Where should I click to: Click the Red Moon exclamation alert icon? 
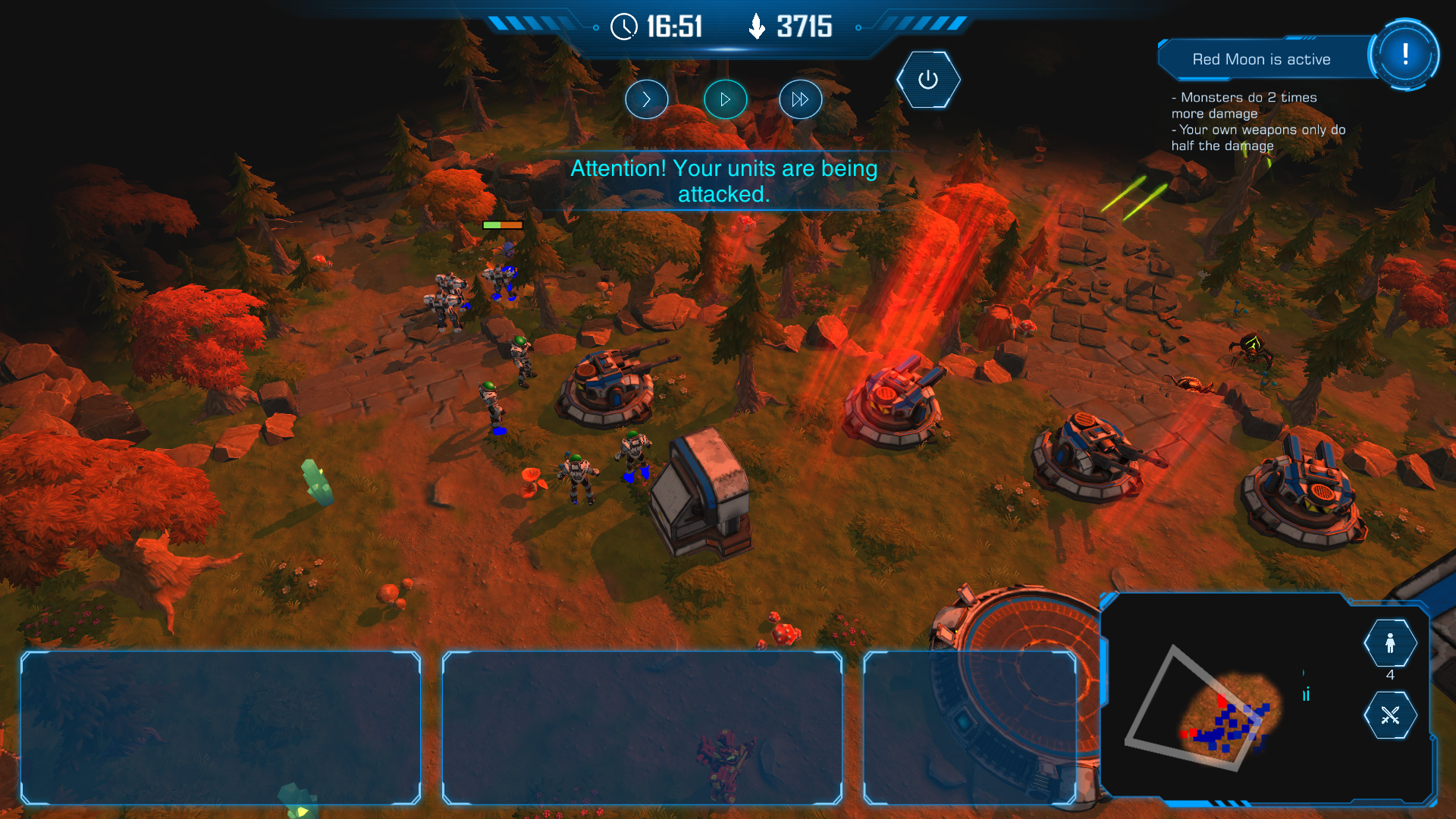1404,55
